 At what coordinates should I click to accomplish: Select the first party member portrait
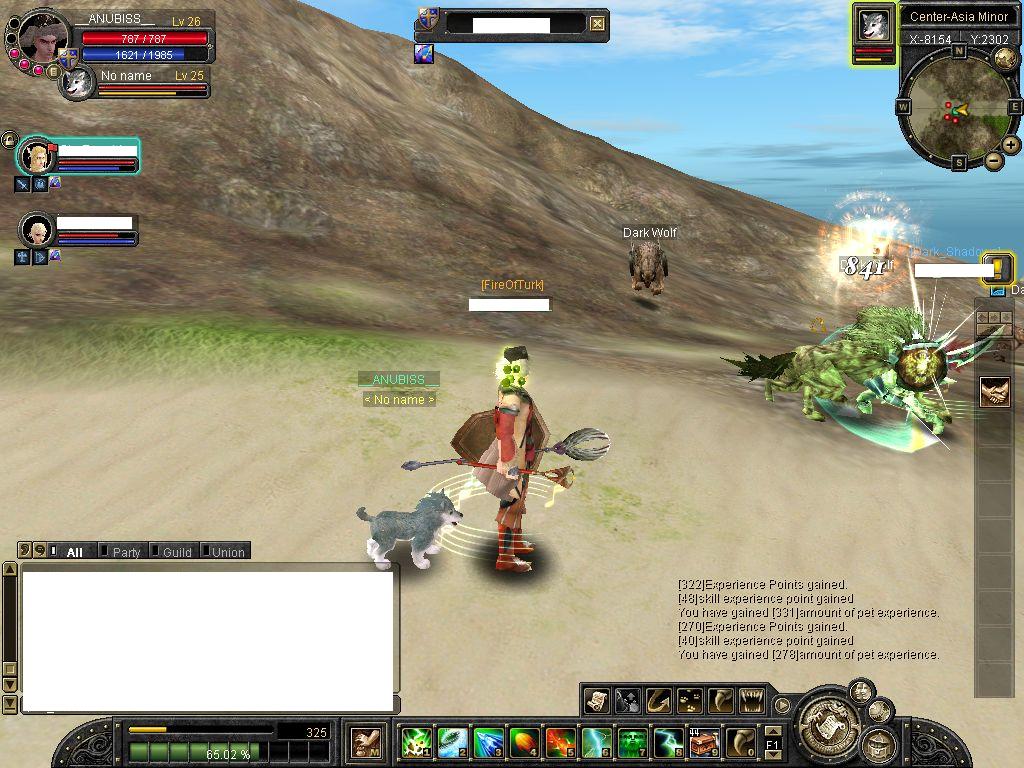tap(37, 157)
